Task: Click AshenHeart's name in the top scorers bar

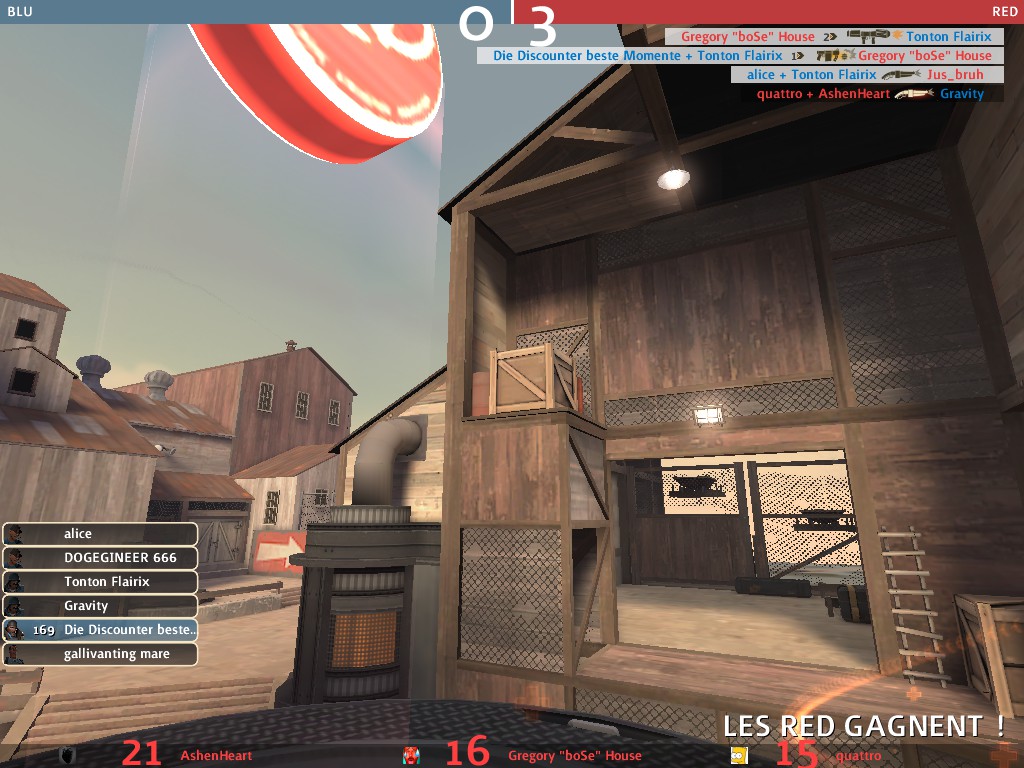Action: point(216,756)
